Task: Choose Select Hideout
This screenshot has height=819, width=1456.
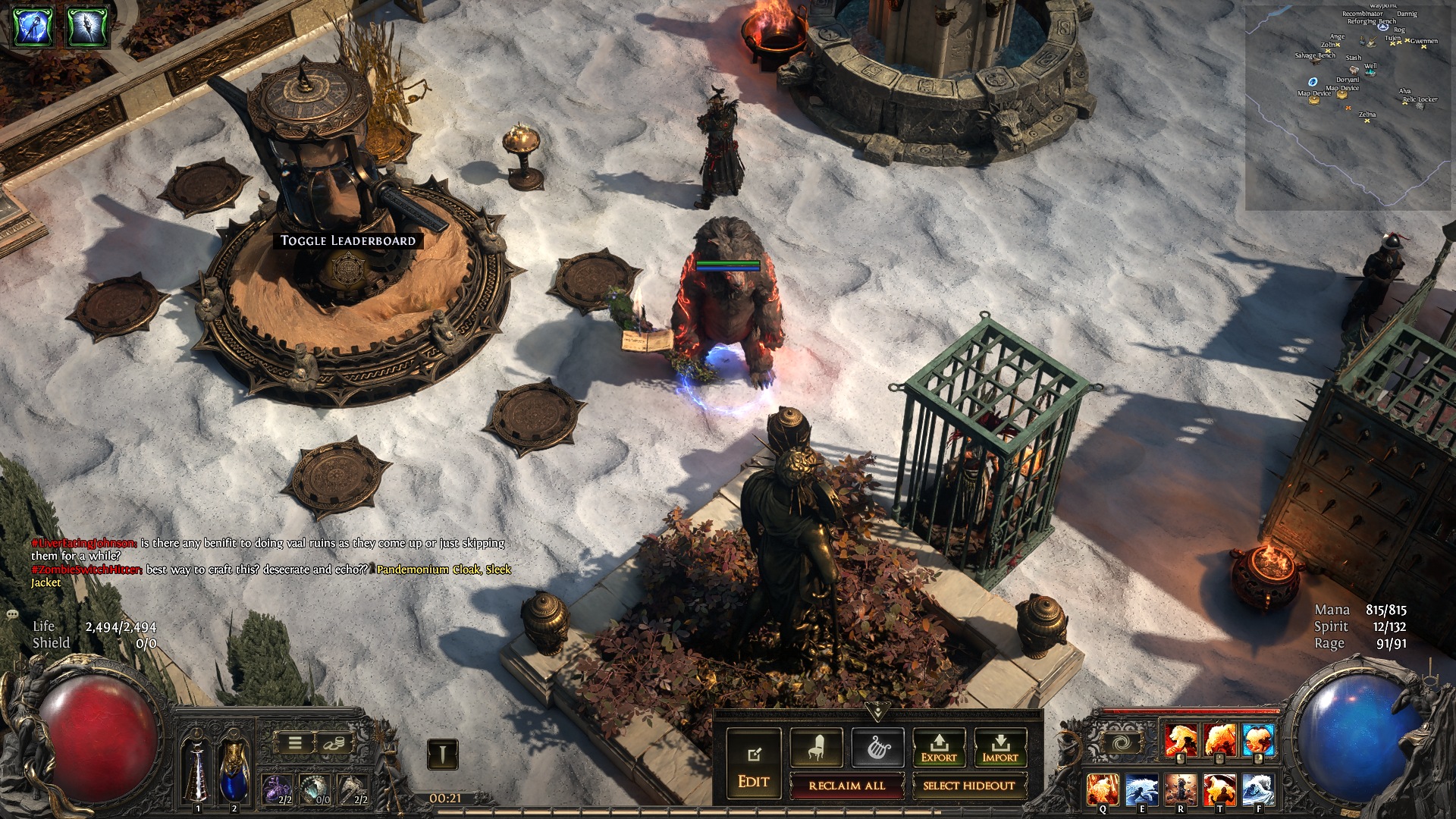Action: [968, 786]
